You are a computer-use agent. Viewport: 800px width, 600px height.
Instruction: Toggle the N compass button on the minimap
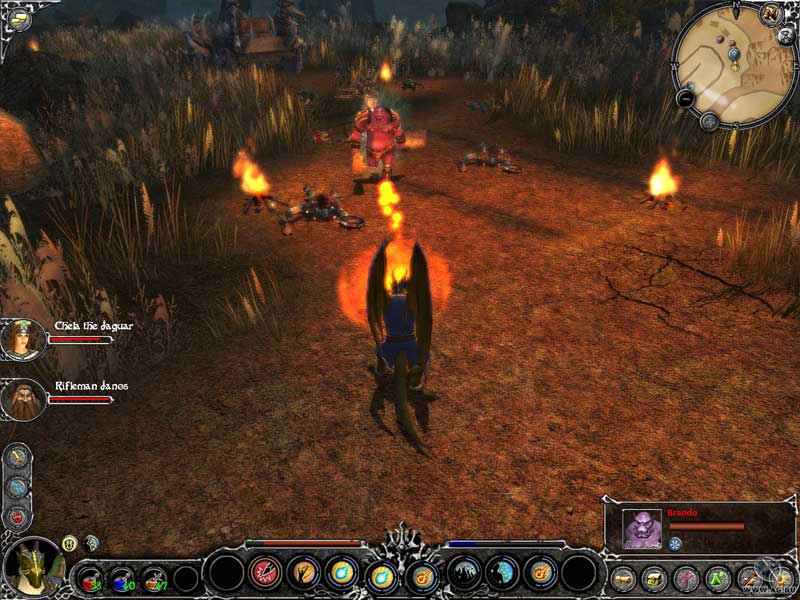(x=771, y=13)
